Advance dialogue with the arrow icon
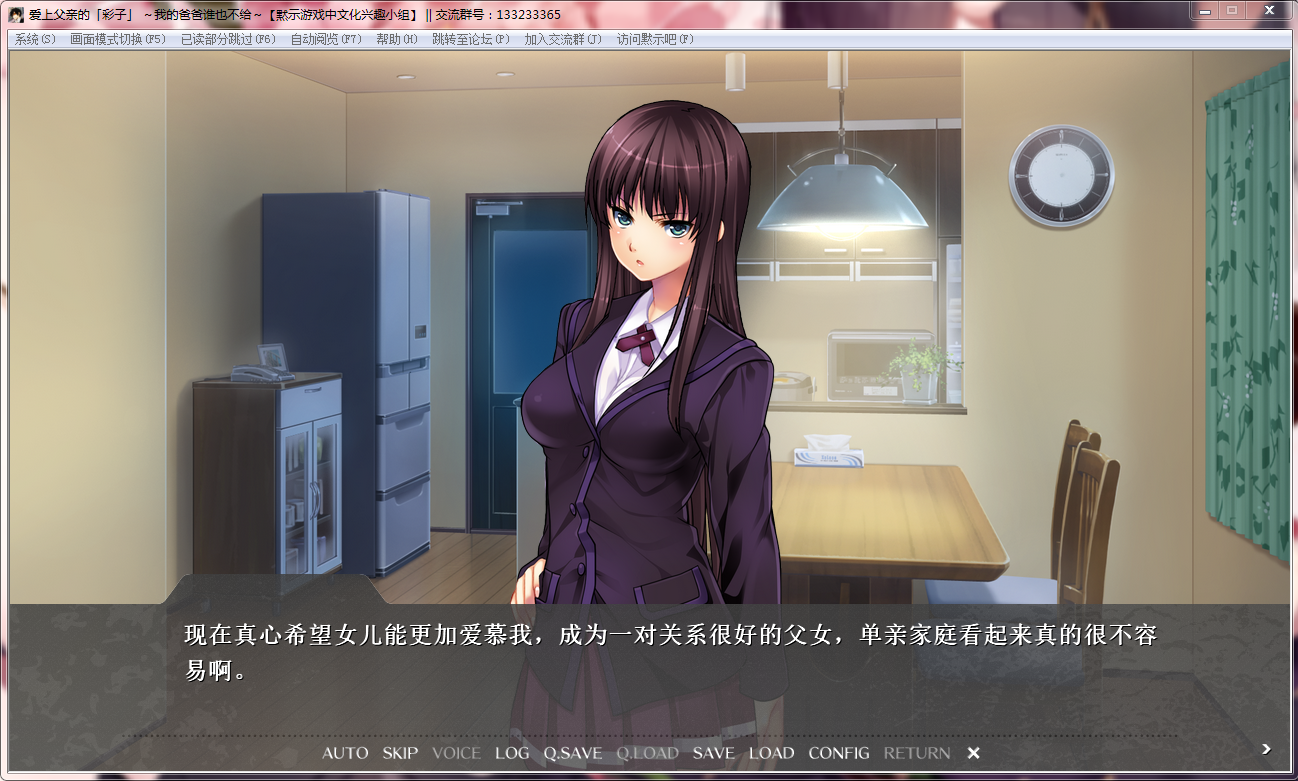1298x781 pixels. (1266, 748)
